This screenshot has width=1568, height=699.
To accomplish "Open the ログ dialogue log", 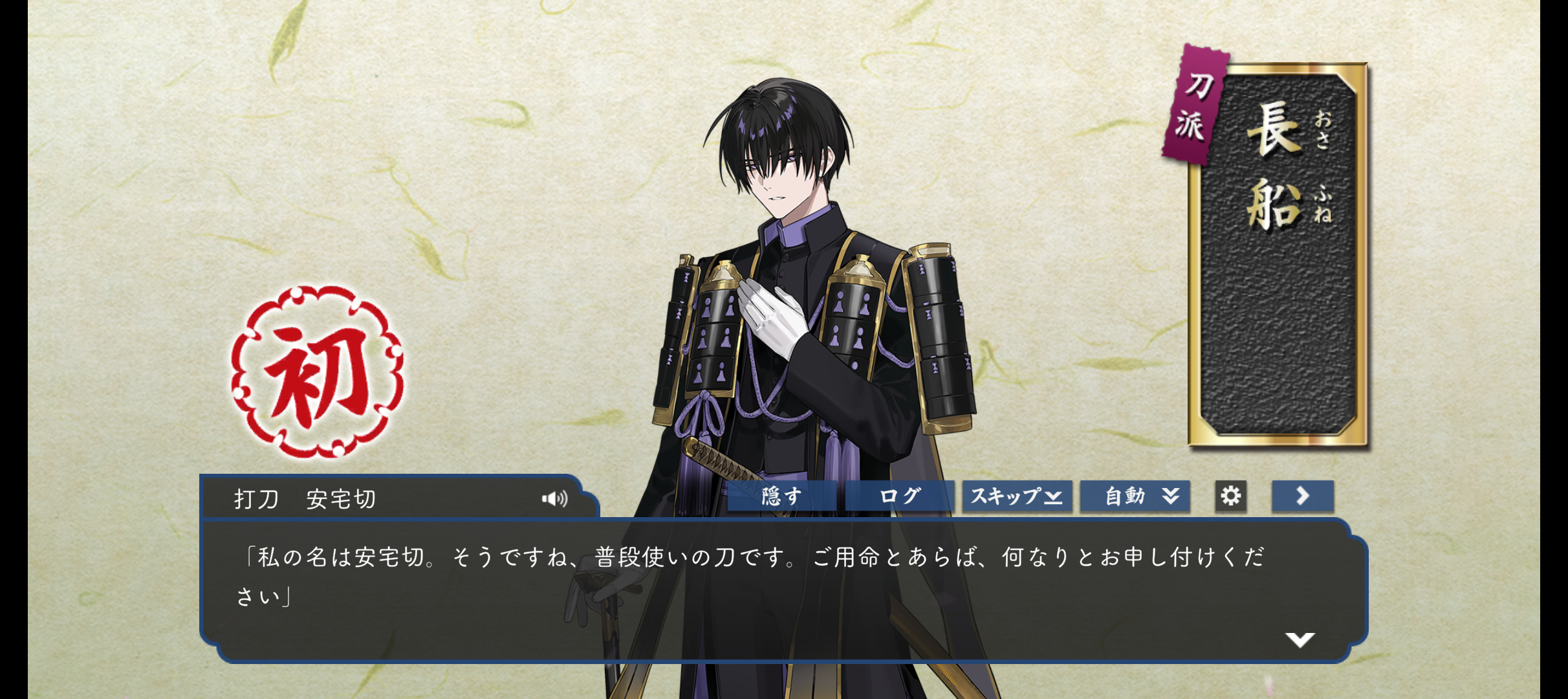I will click(899, 496).
